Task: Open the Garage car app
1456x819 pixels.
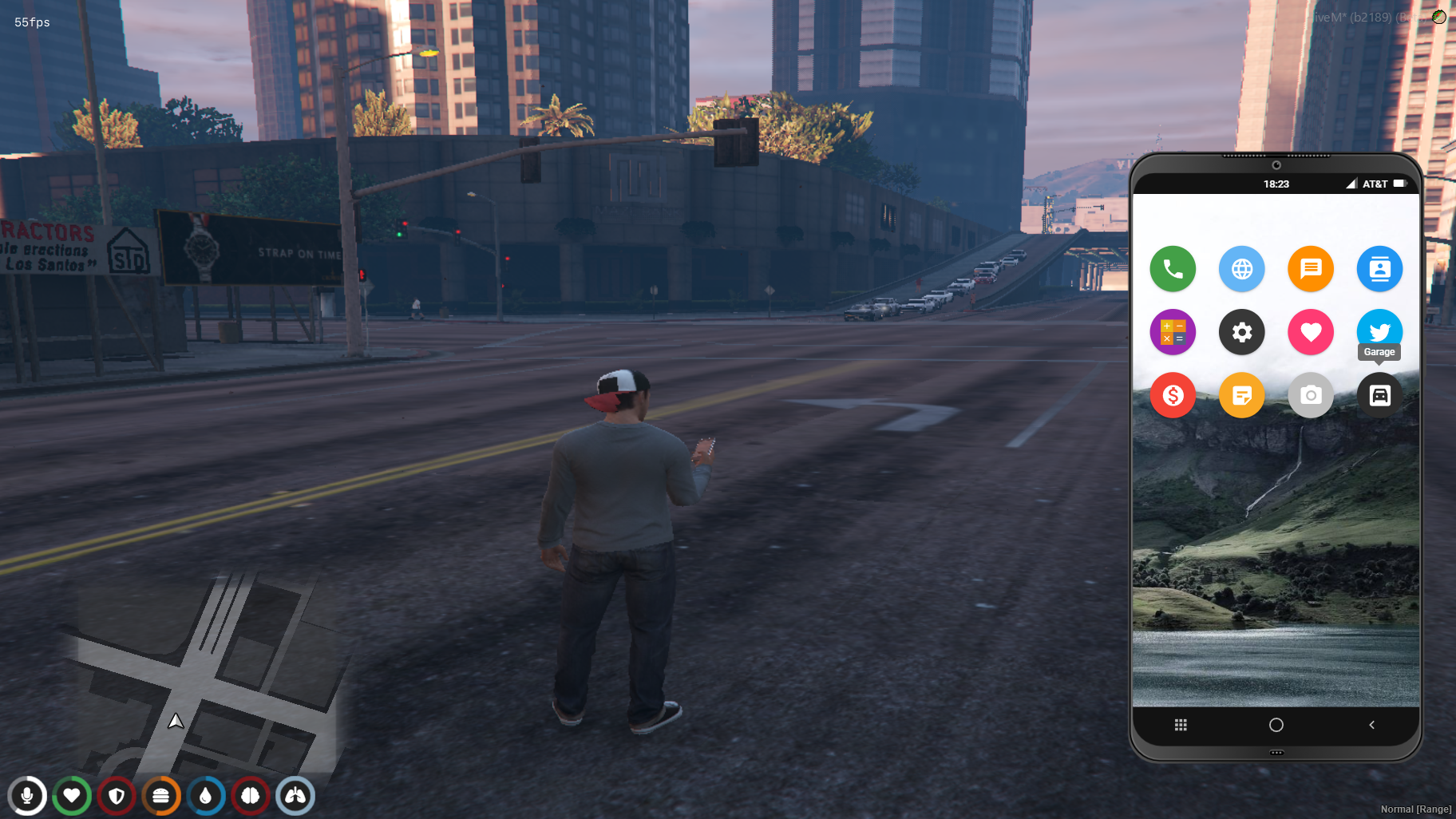Action: 1379,395
